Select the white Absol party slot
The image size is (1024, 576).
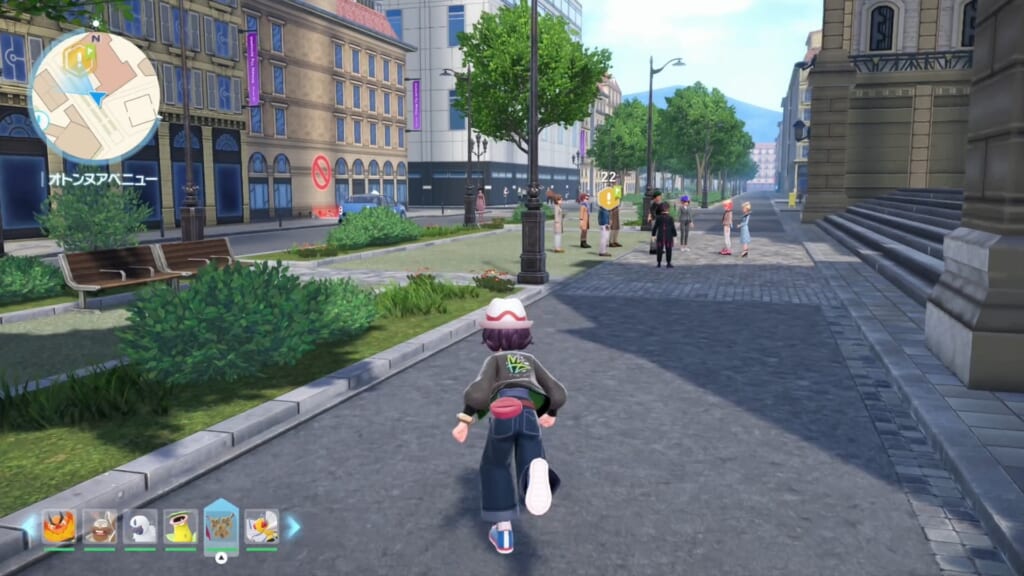point(140,527)
